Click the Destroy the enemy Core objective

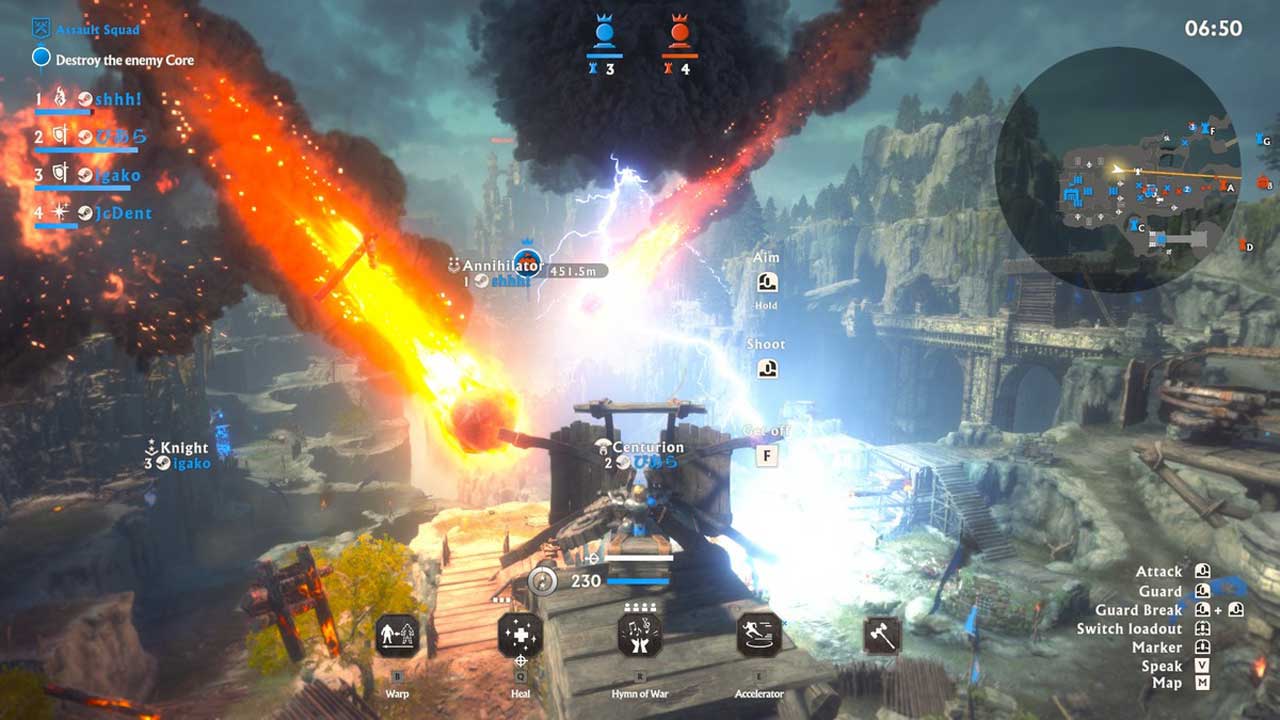click(x=124, y=60)
